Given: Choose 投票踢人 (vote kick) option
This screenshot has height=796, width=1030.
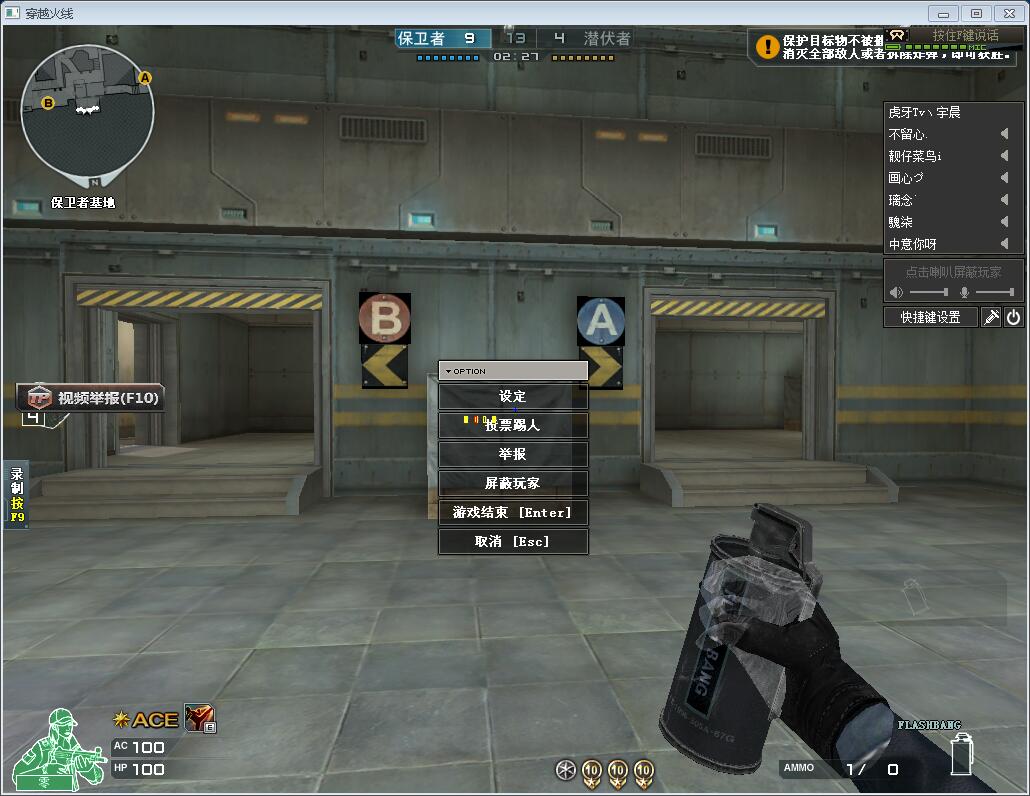Looking at the screenshot, I should pyautogui.click(x=513, y=426).
